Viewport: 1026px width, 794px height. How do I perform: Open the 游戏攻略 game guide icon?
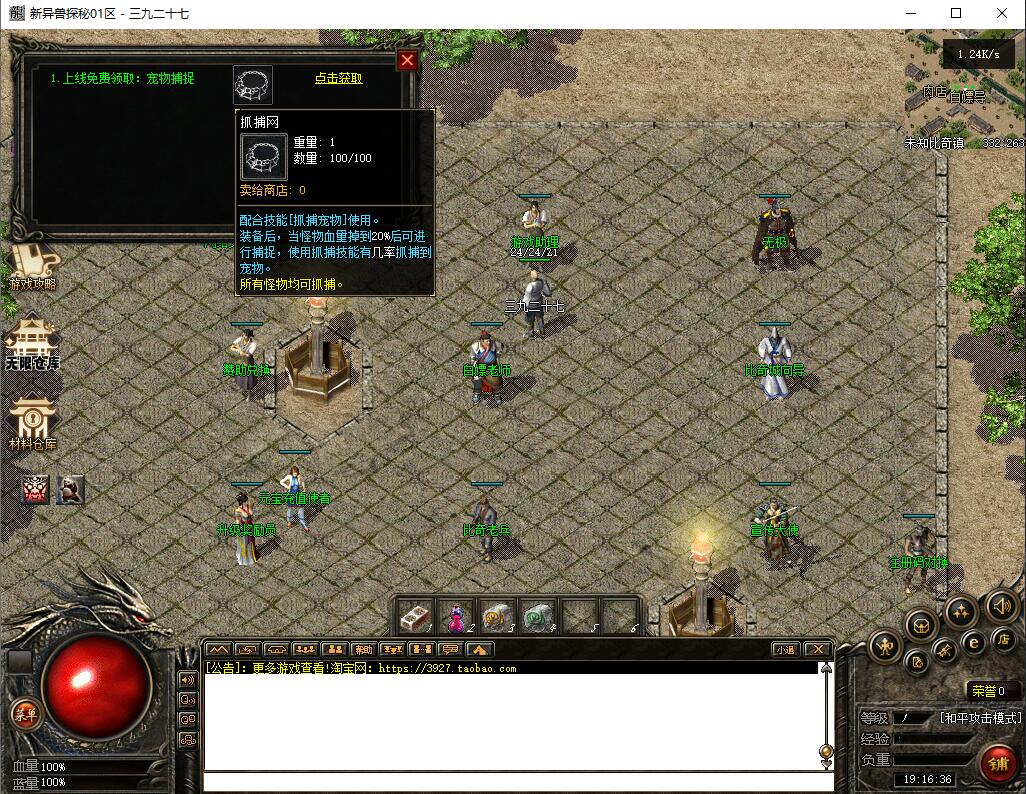32,264
